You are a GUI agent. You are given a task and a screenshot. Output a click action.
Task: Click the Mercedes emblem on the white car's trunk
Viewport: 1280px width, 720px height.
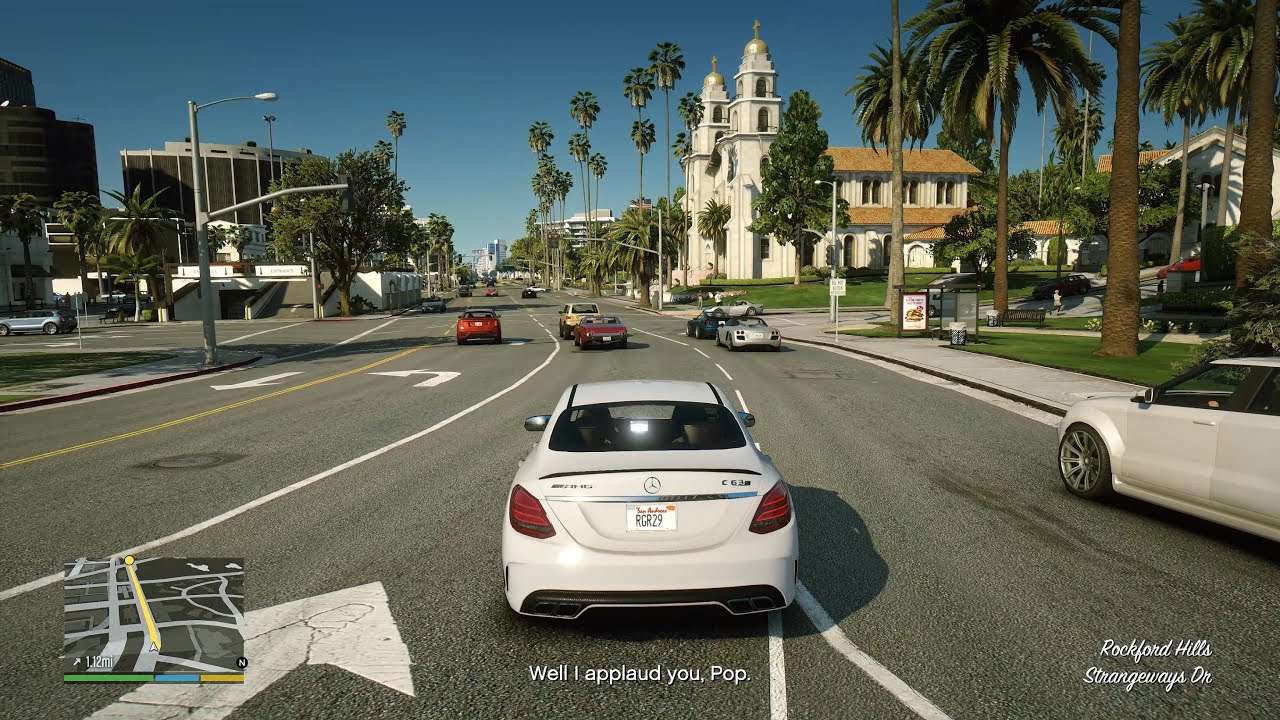coord(651,485)
